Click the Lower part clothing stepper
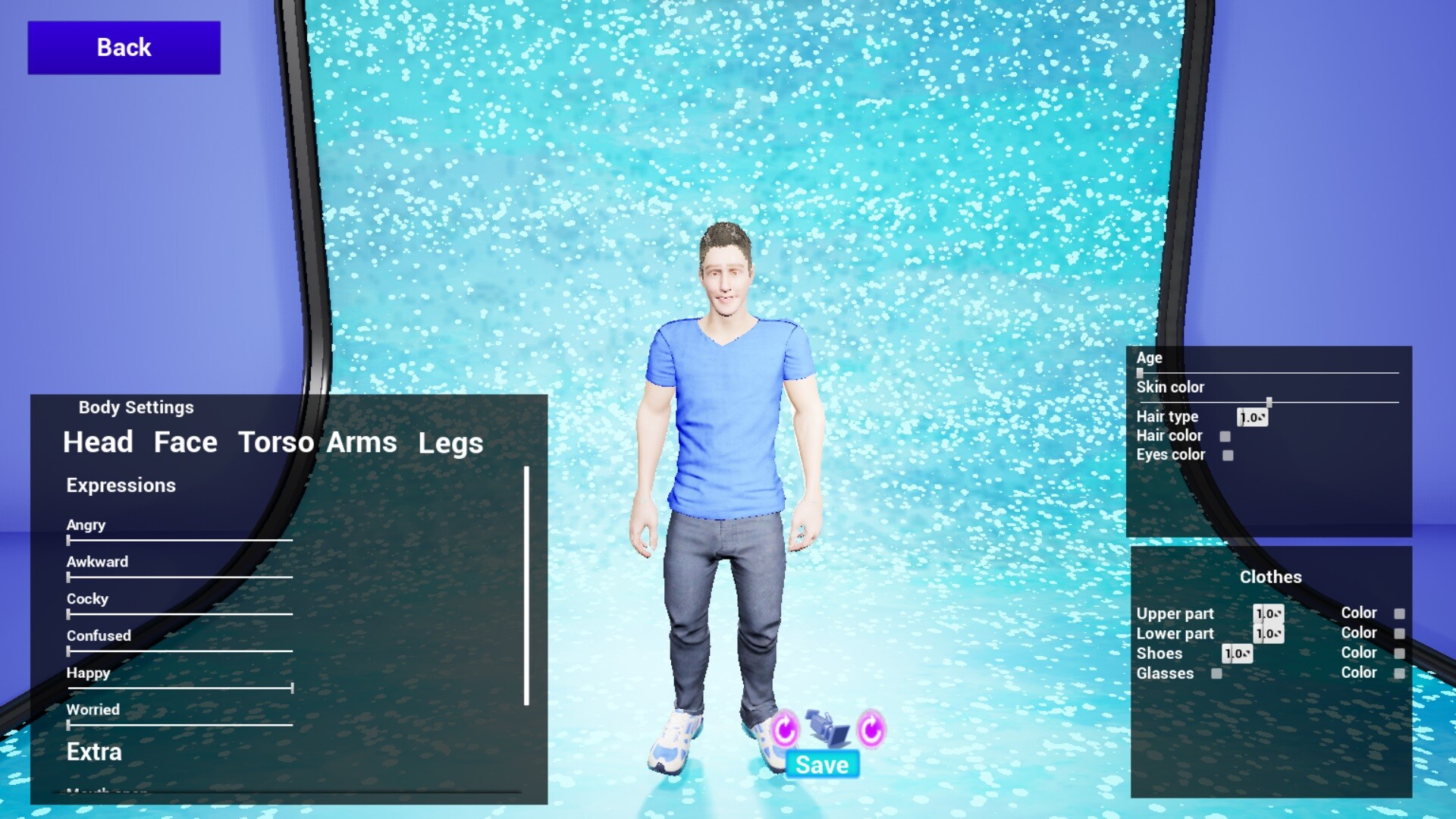 pos(1268,633)
